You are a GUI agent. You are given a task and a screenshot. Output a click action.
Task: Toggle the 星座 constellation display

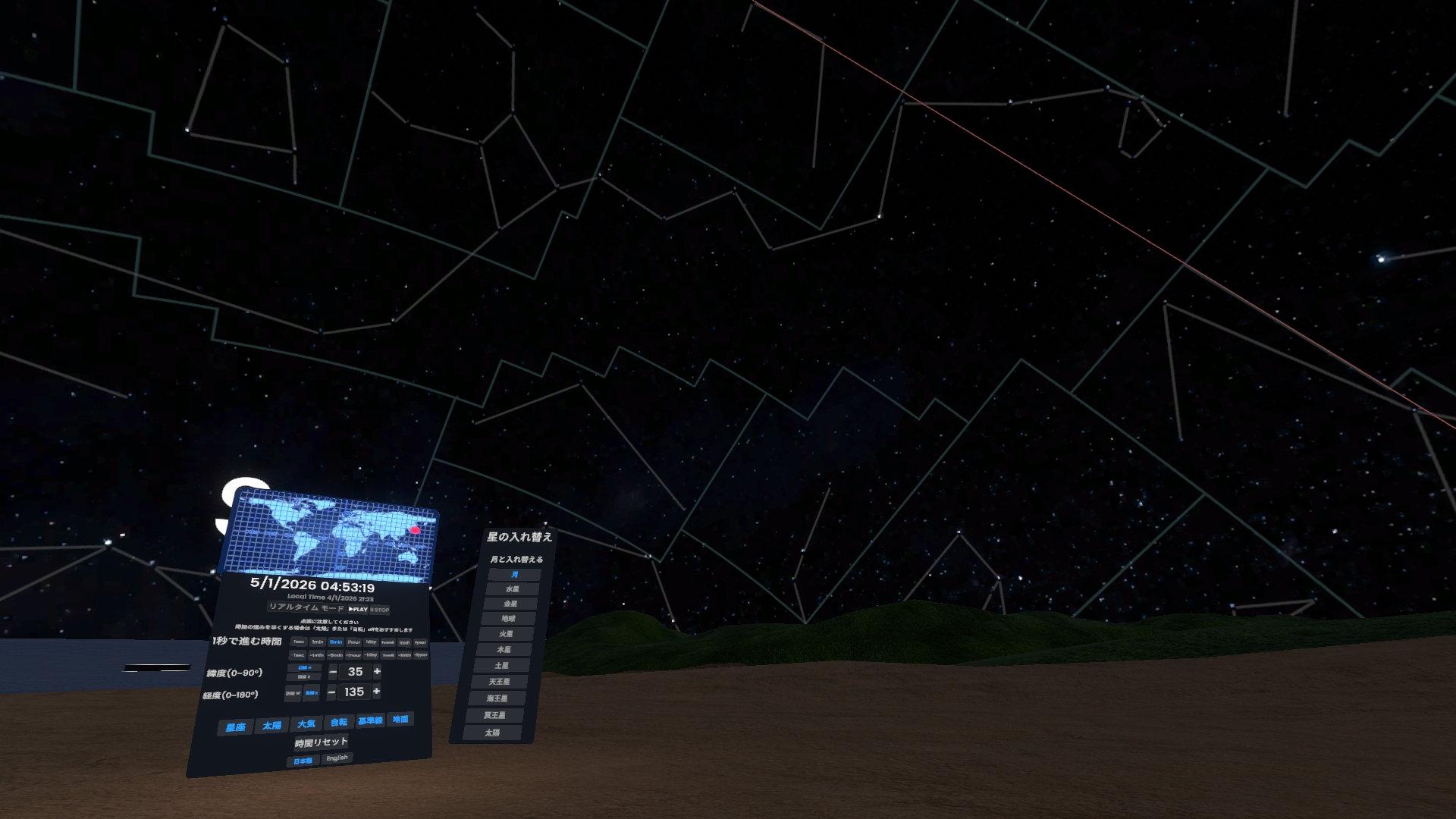point(236,727)
